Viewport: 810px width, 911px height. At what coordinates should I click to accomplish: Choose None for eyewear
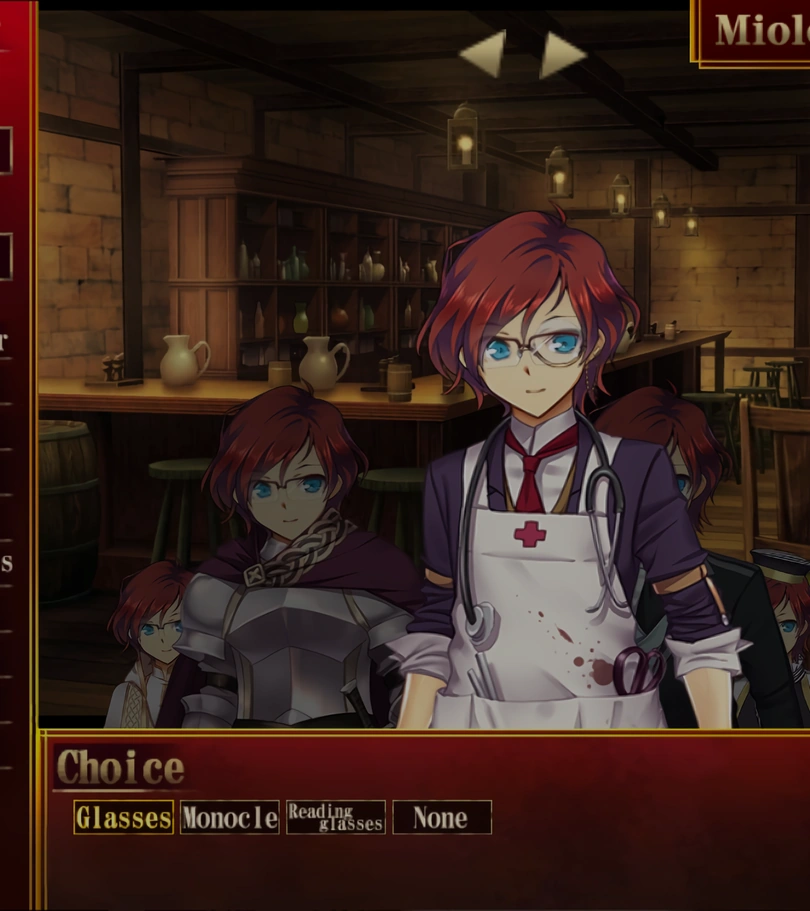pyautogui.click(x=441, y=818)
